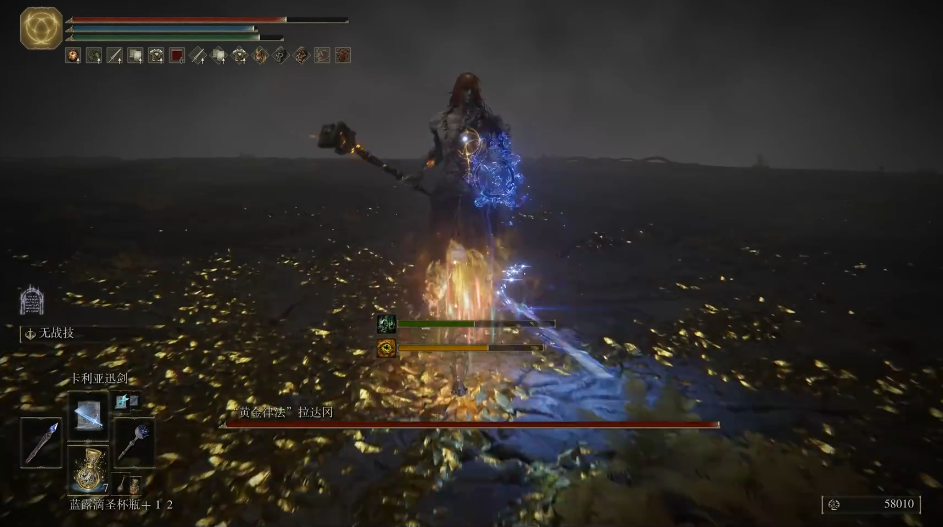This screenshot has width=943, height=527.
Task: Click the right-hand scepter armament slot
Action: tap(133, 442)
